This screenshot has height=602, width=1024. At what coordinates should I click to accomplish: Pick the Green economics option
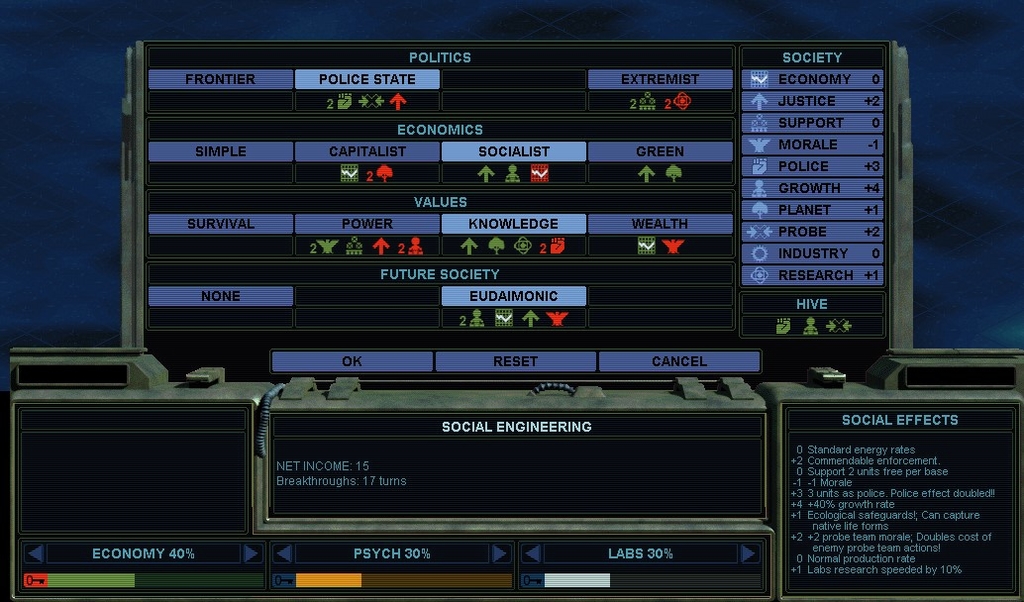pos(660,151)
